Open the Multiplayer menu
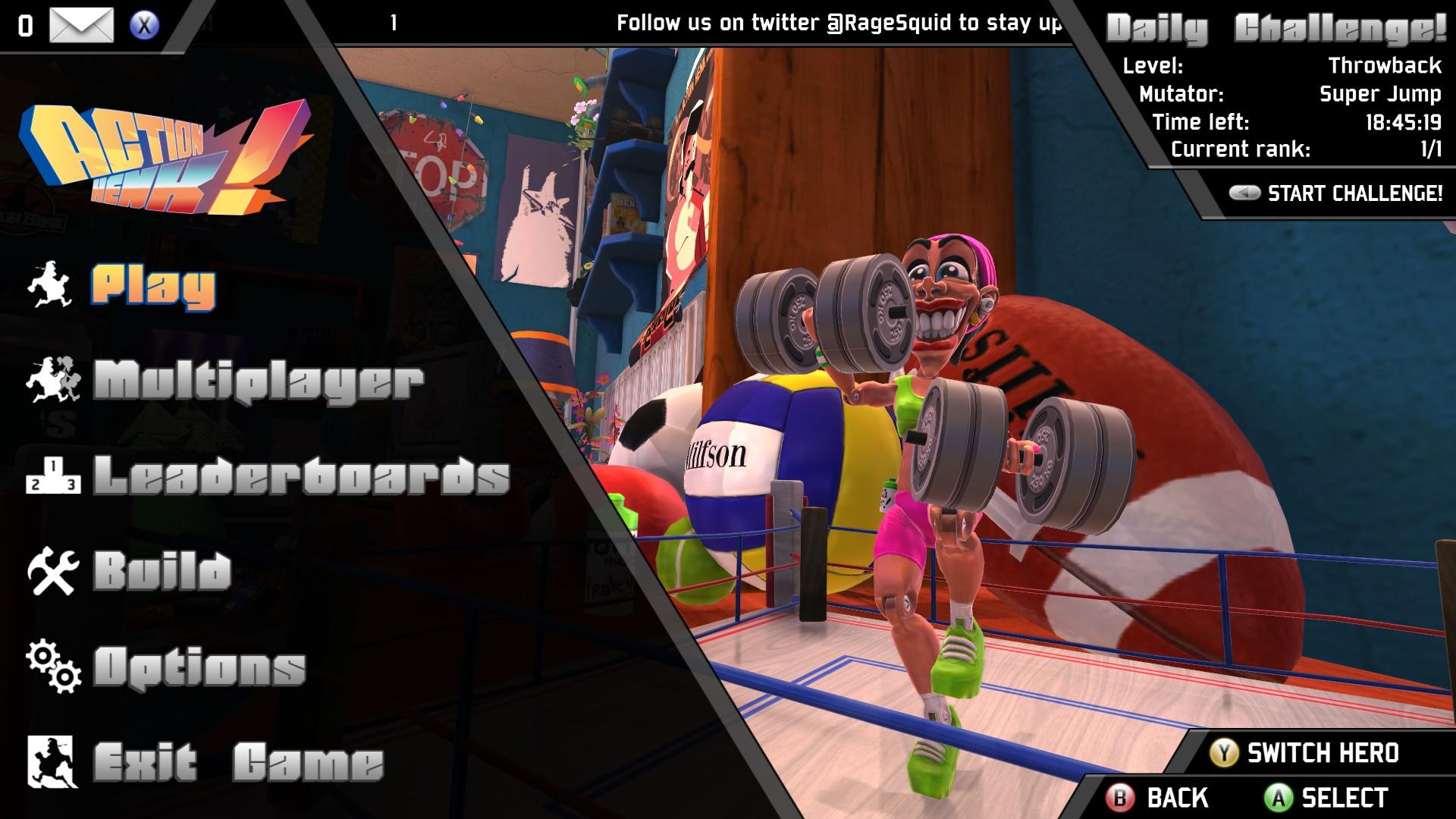This screenshot has width=1456, height=819. 258,381
